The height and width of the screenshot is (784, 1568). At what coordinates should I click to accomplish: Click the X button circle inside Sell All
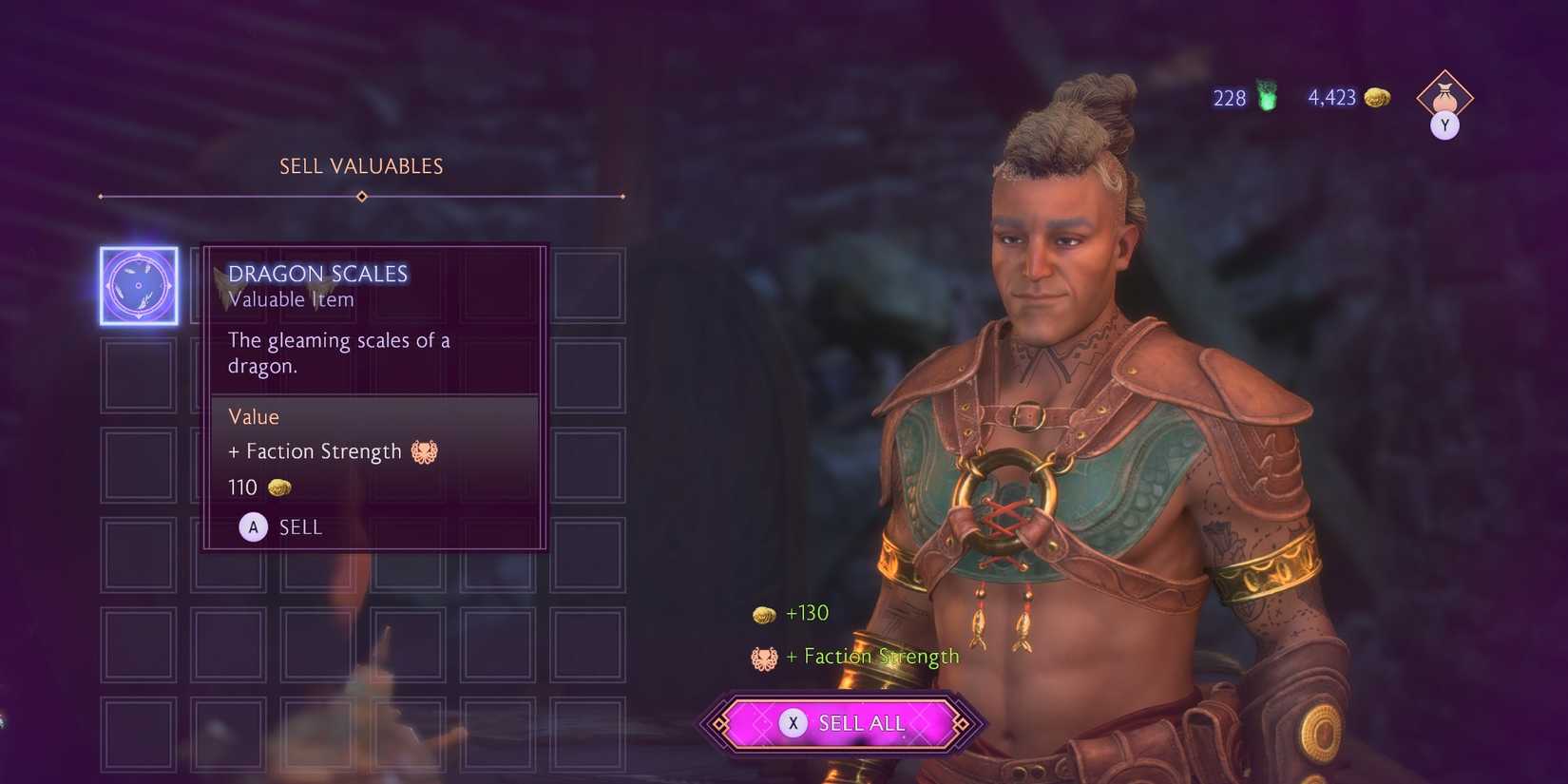click(x=794, y=722)
